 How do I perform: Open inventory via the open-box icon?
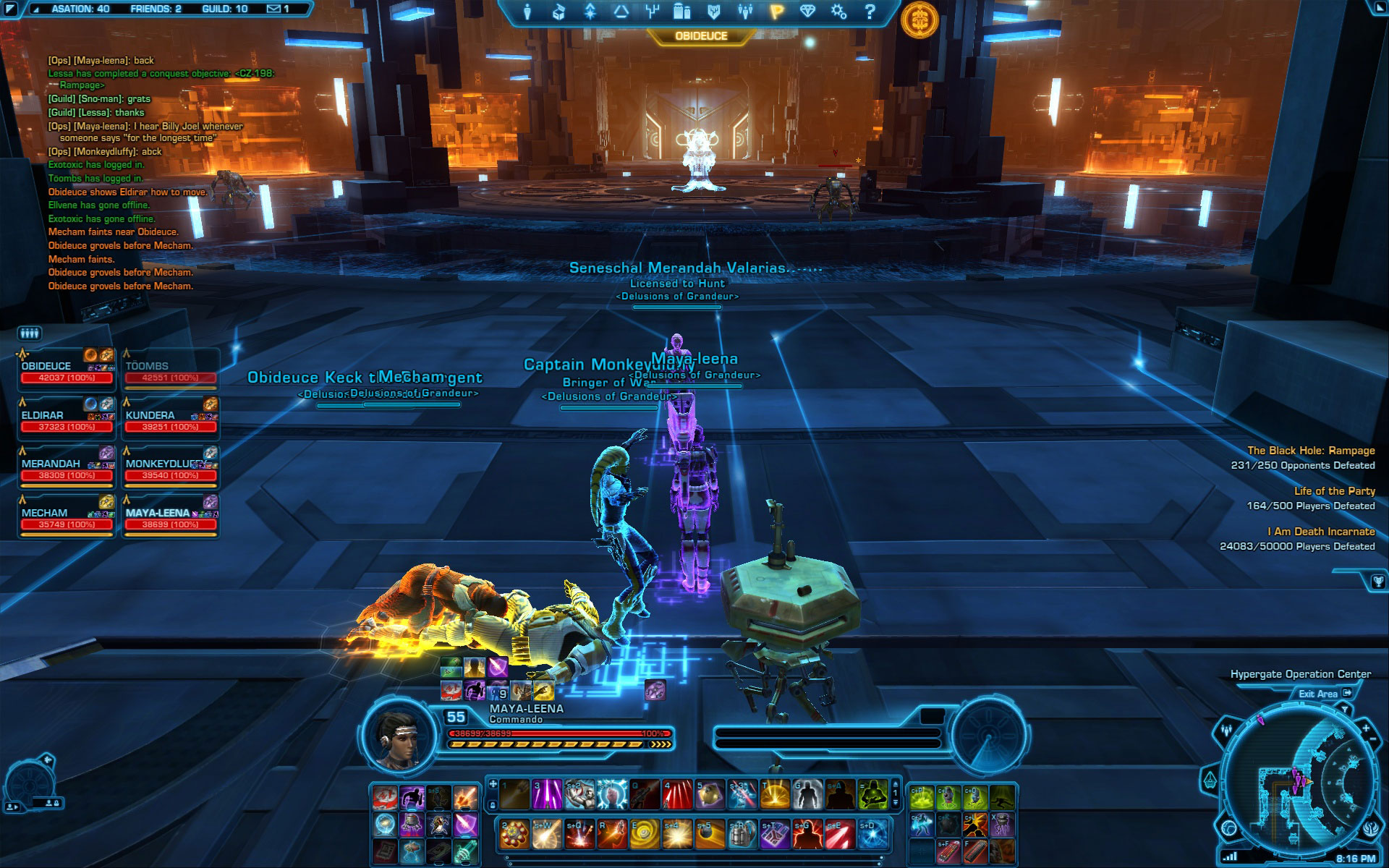[x=558, y=12]
